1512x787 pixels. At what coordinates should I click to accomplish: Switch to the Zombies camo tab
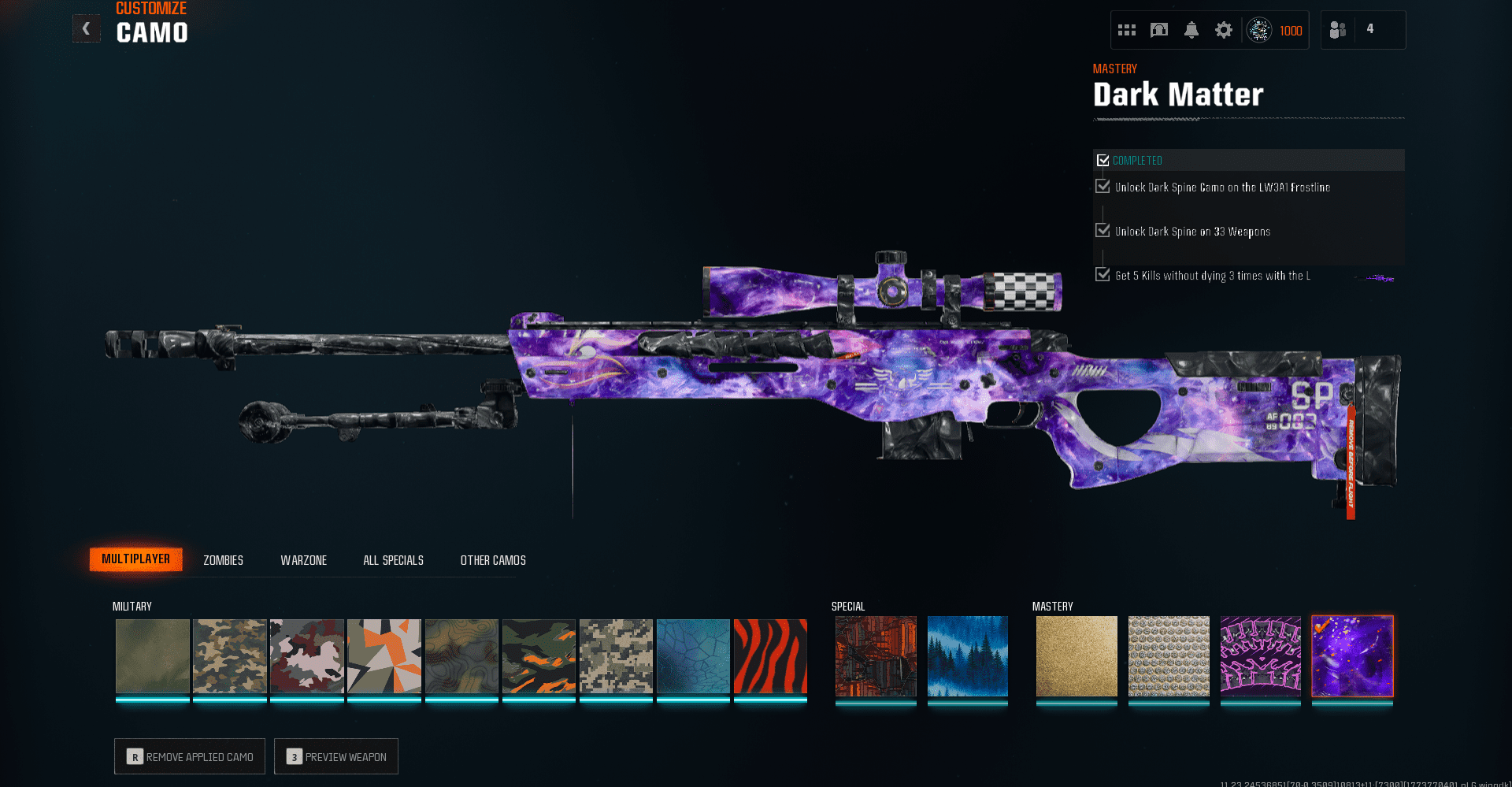(x=223, y=560)
